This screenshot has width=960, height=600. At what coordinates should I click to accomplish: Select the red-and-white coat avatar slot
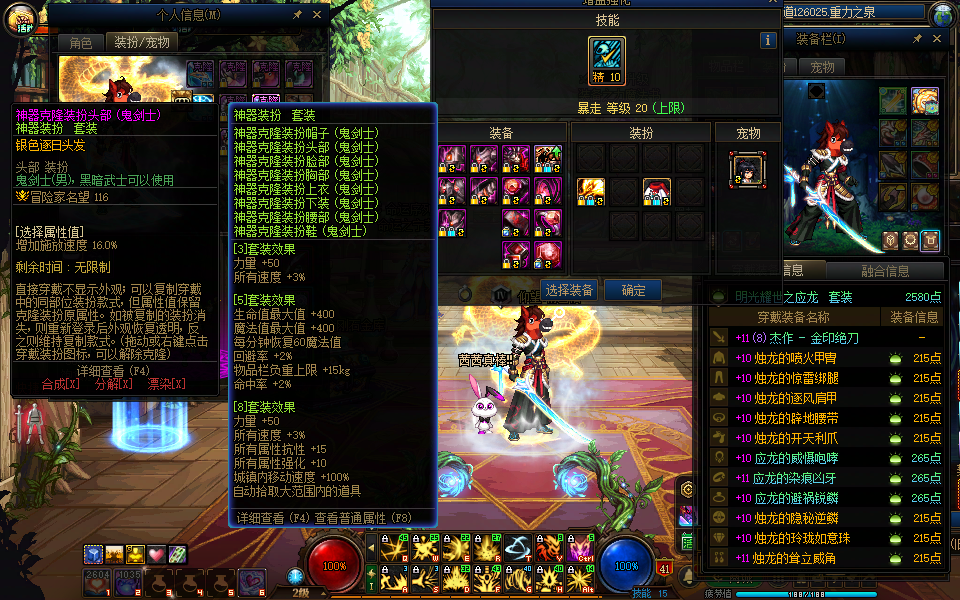[656, 191]
